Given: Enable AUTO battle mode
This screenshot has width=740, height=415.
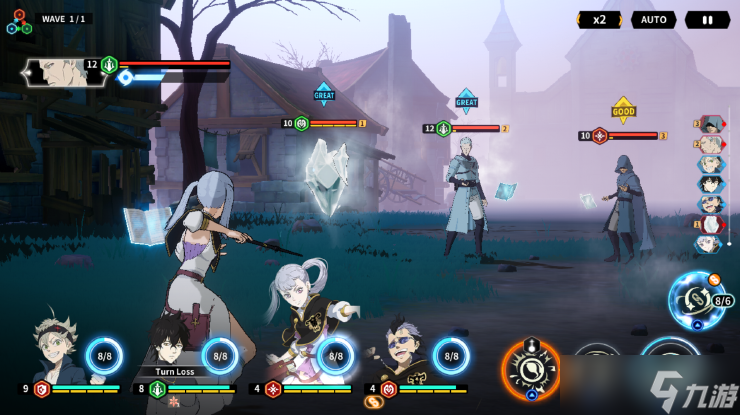Looking at the screenshot, I should (653, 19).
